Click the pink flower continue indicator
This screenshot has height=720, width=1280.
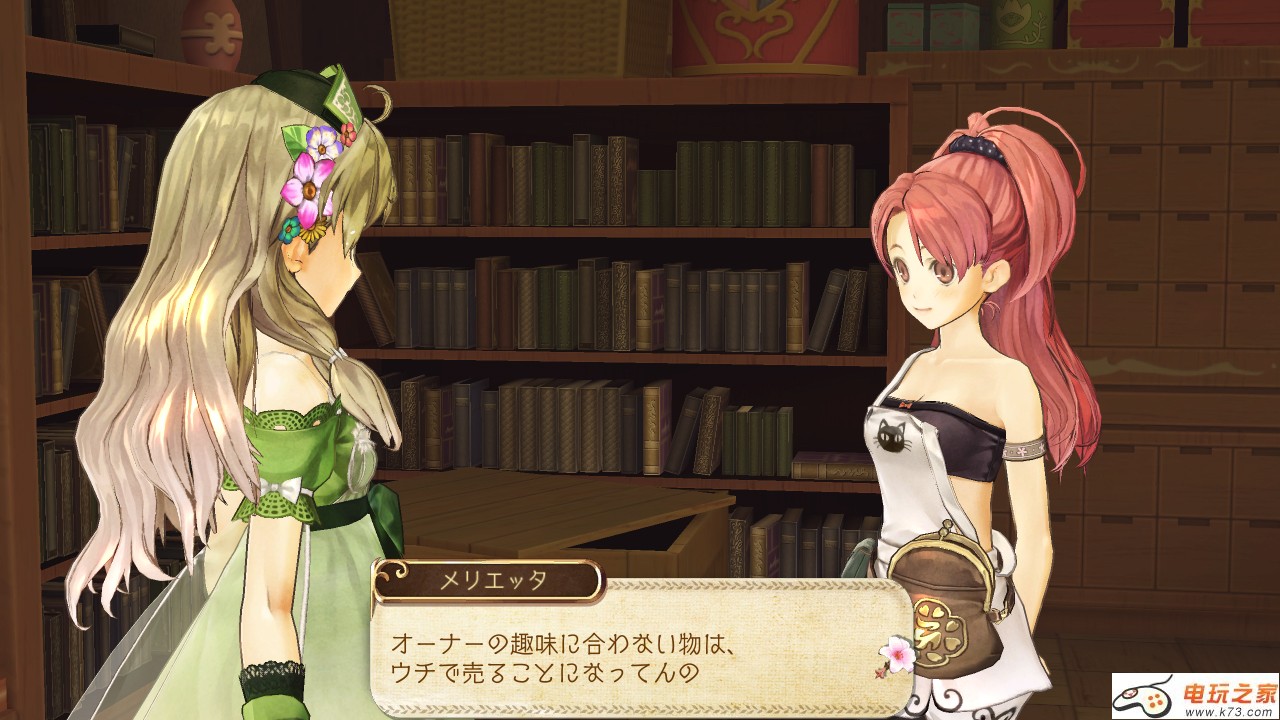[x=896, y=653]
